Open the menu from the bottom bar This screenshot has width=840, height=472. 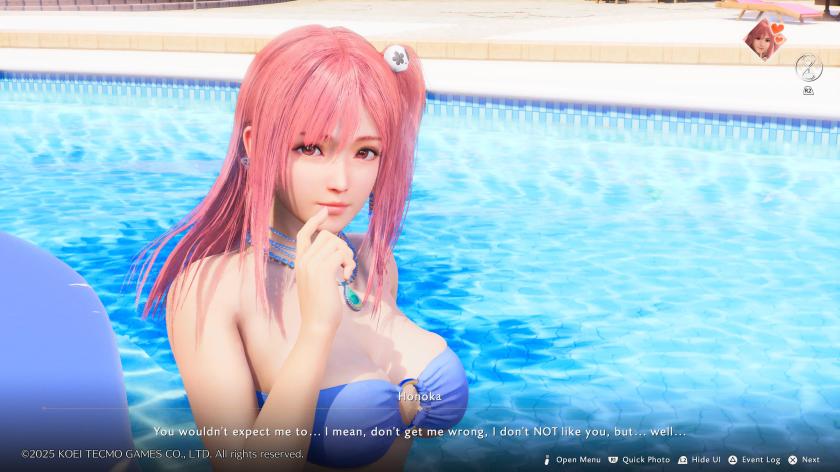[572, 460]
